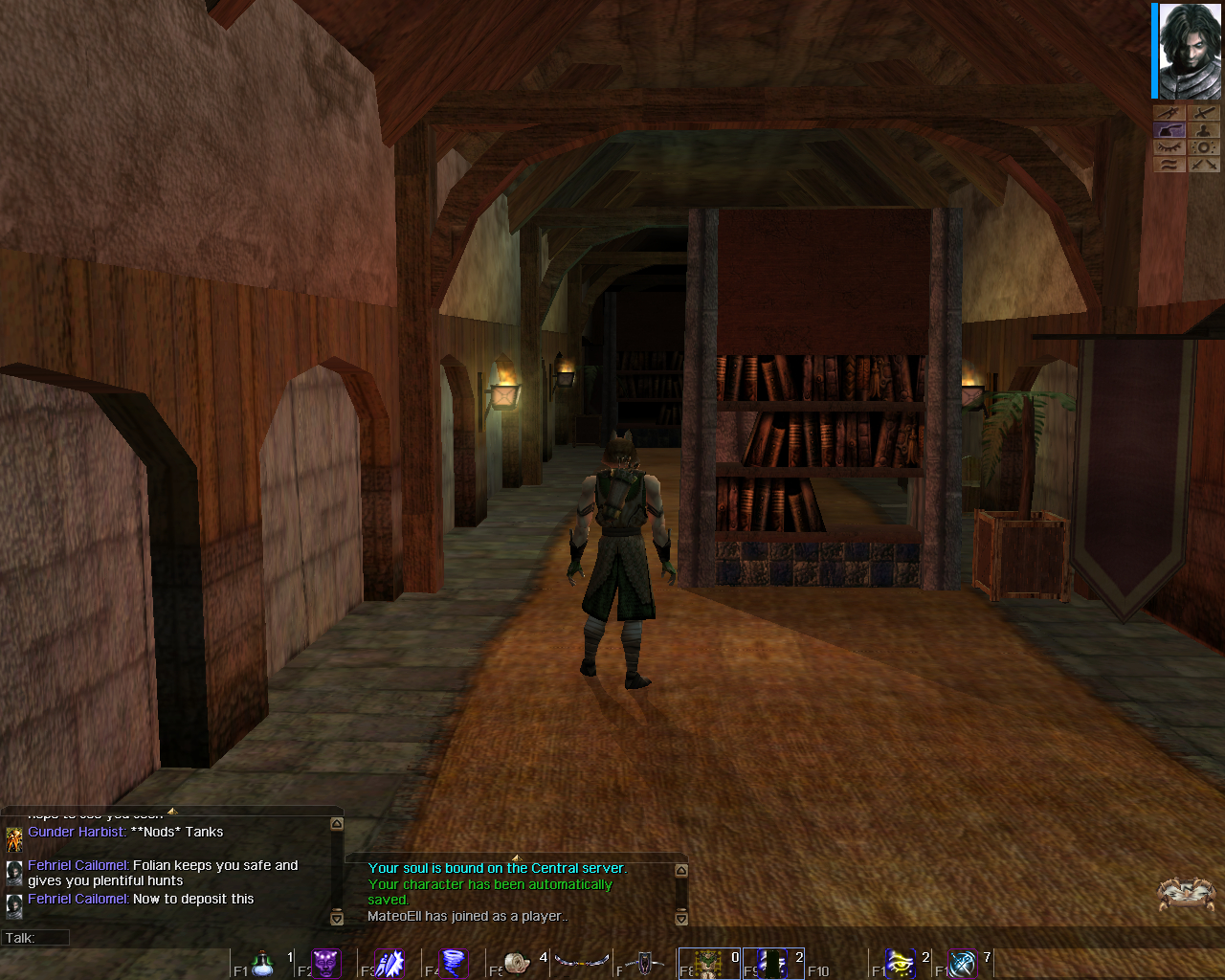Toggle missile mode with the bow icon

[x=1169, y=111]
